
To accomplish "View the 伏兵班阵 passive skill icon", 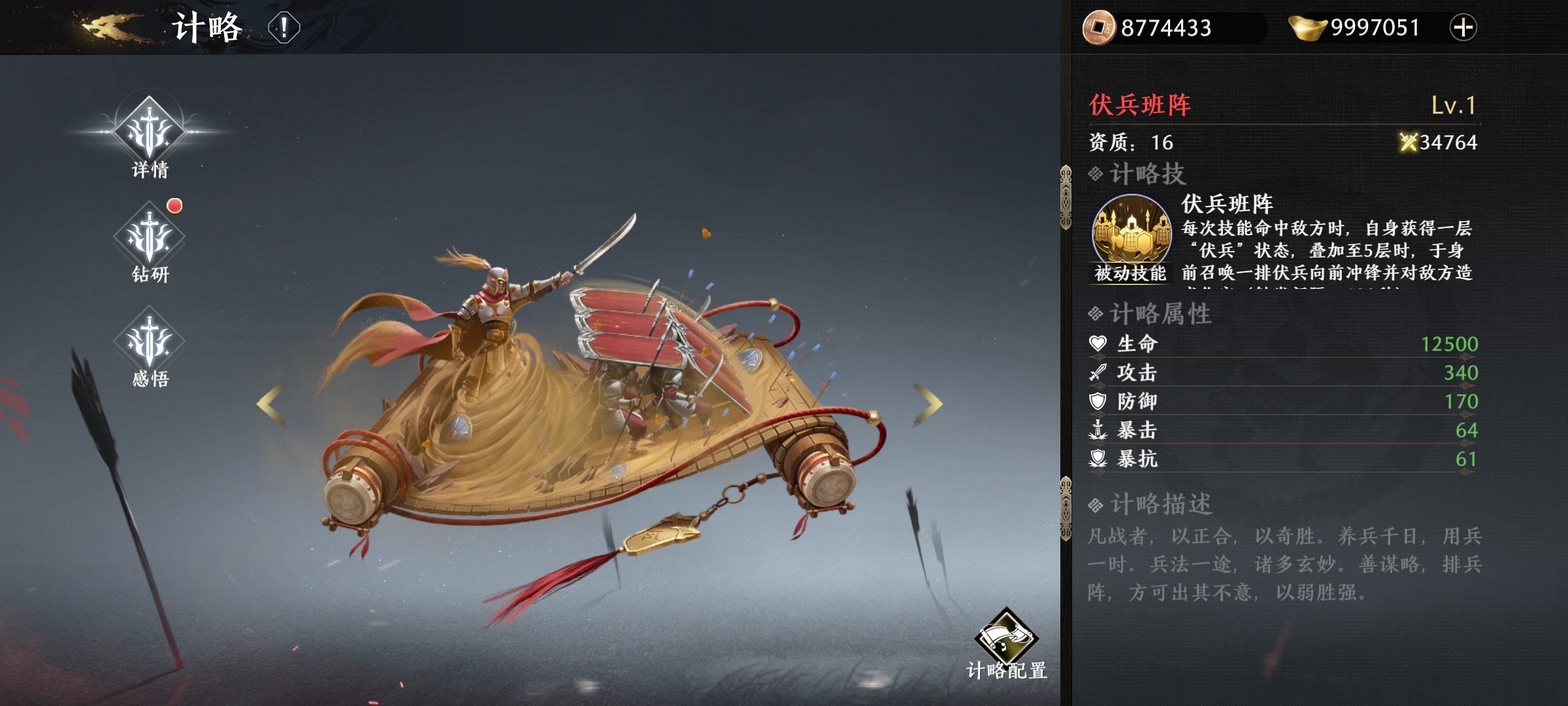I will [1132, 230].
